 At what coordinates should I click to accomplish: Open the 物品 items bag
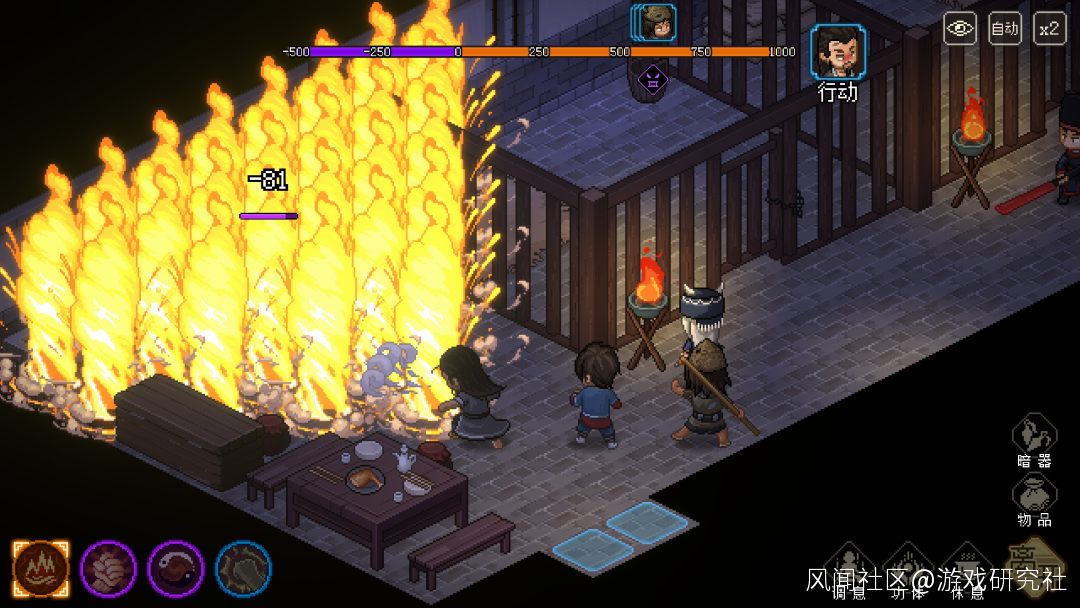click(x=1034, y=496)
